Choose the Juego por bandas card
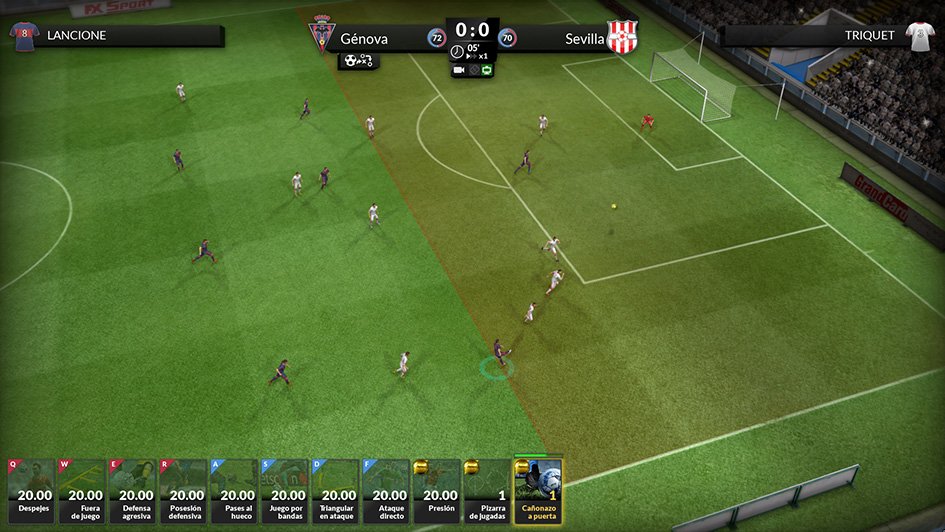Screen dimensions: 945x532 (x=287, y=491)
